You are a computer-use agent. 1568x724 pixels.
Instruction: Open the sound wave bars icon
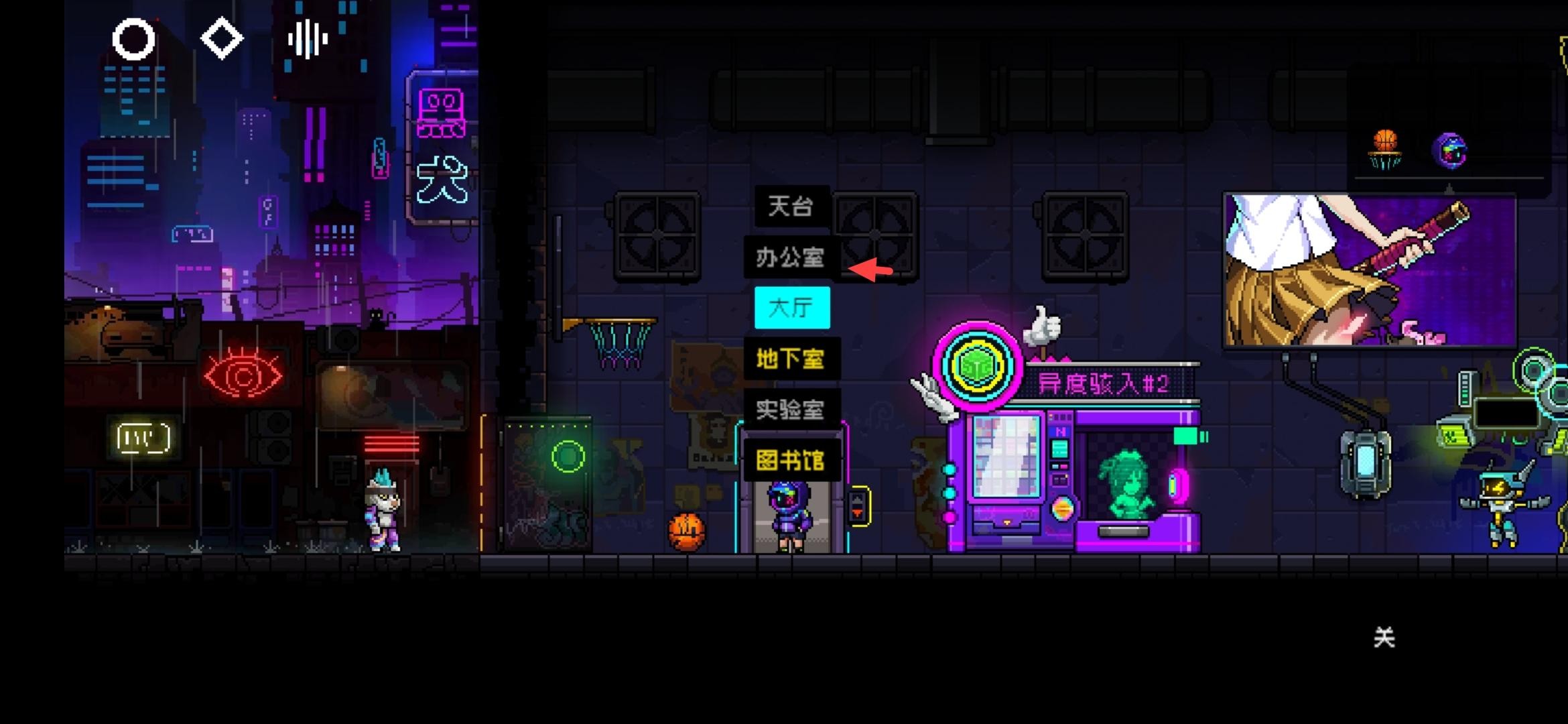coord(308,39)
